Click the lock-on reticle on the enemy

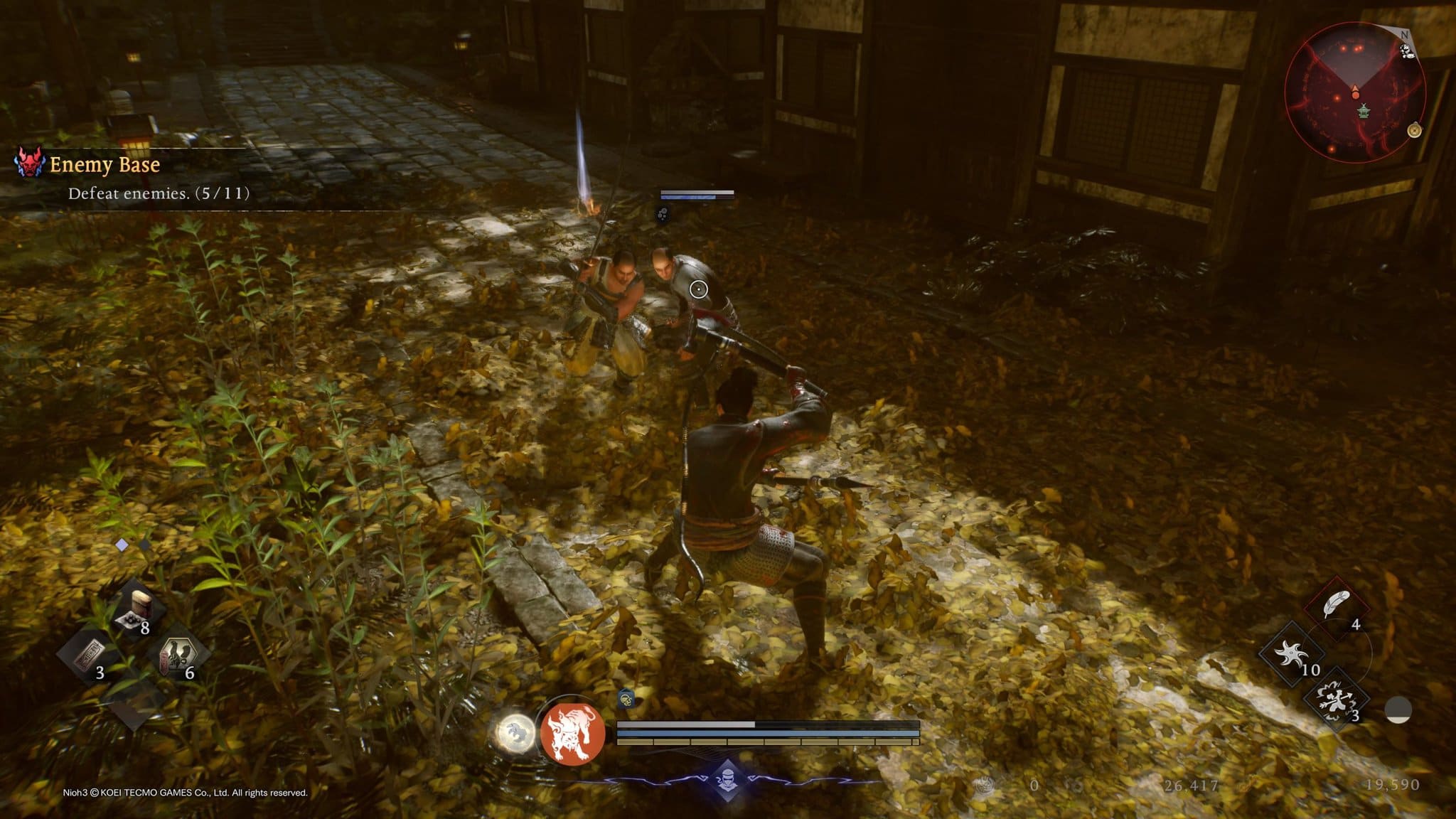[699, 289]
